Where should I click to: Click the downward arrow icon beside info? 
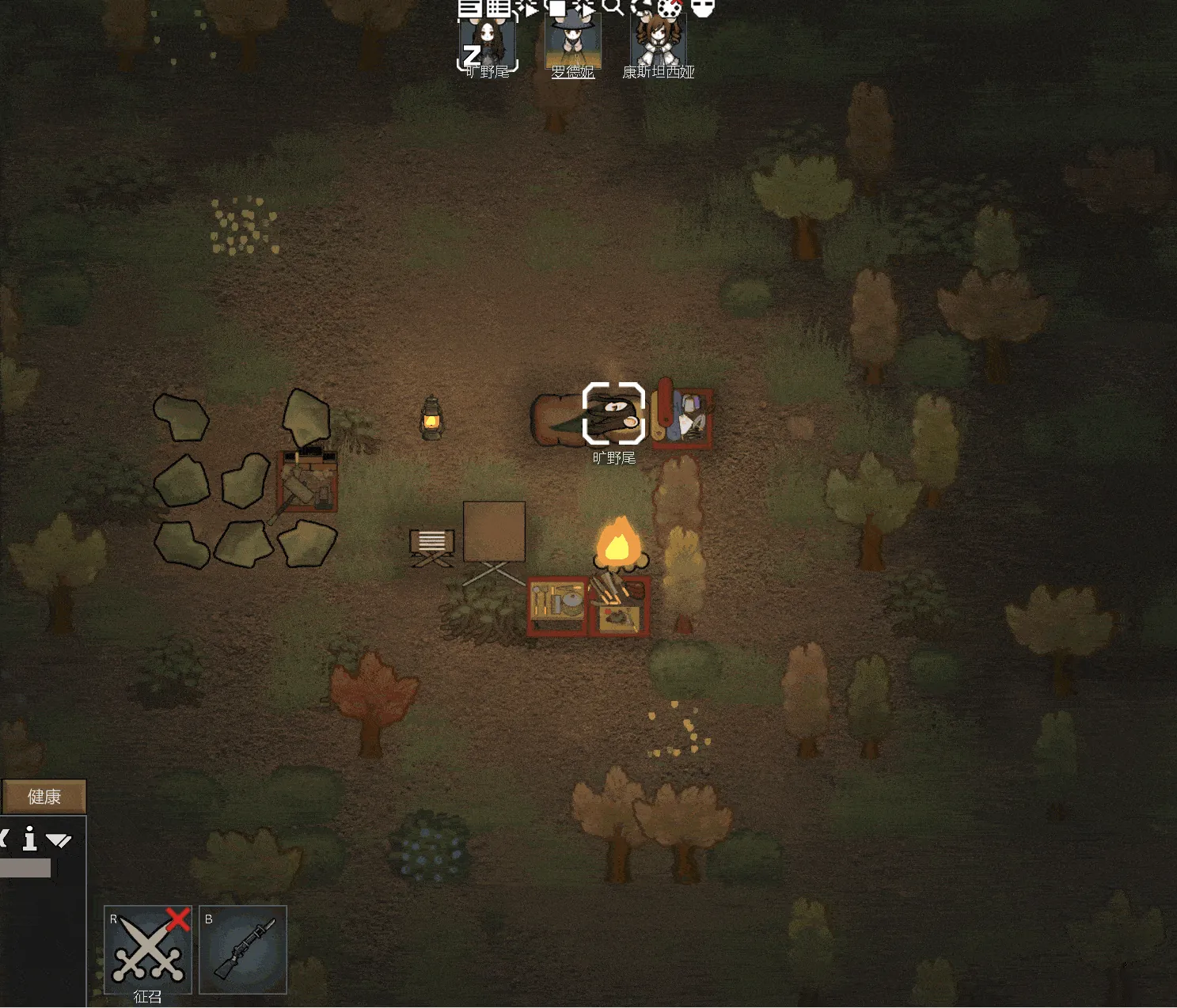tap(59, 840)
